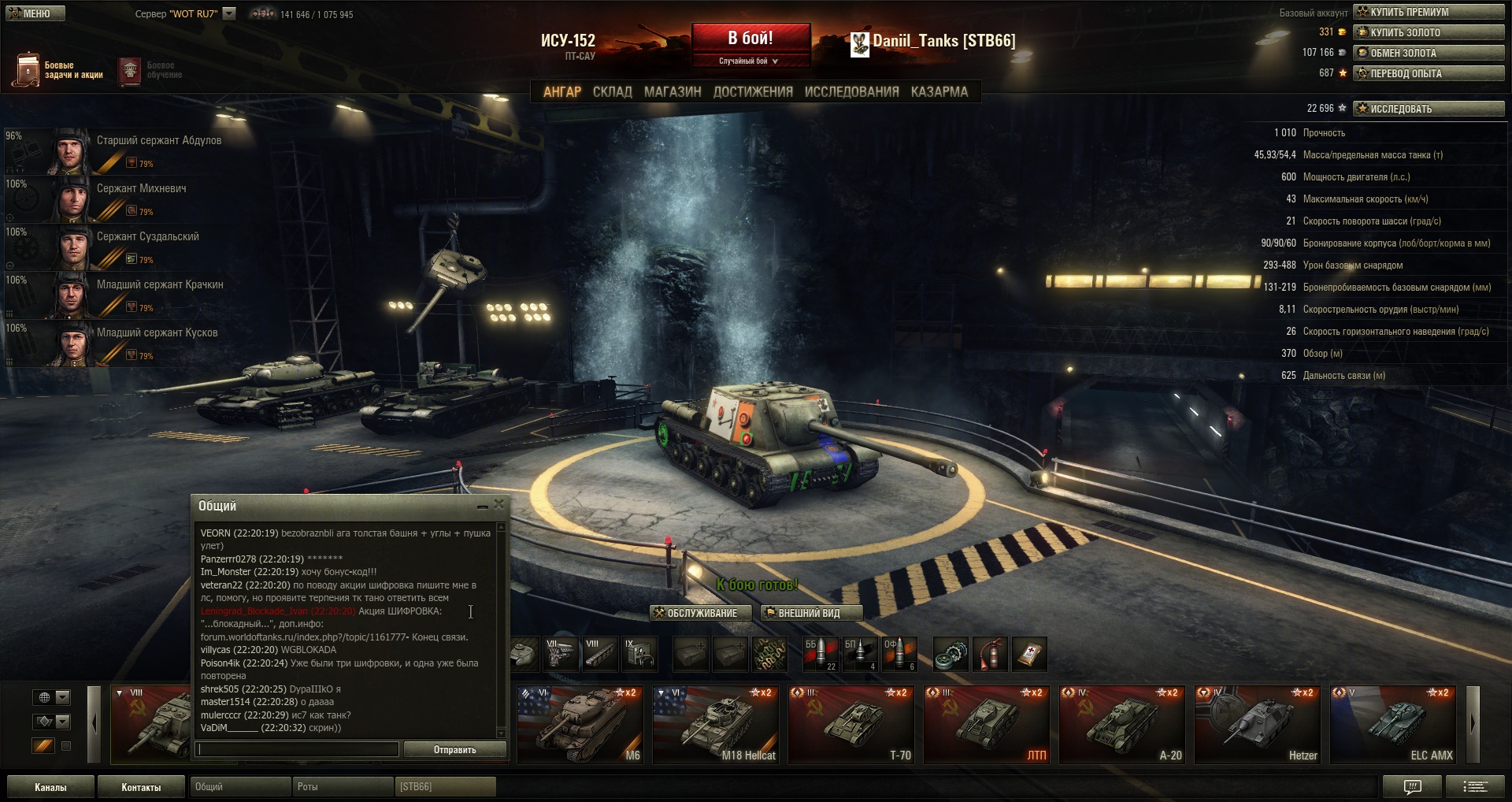This screenshot has height=802, width=1512.
Task: Switch to the СКЛАД tab
Action: (612, 92)
